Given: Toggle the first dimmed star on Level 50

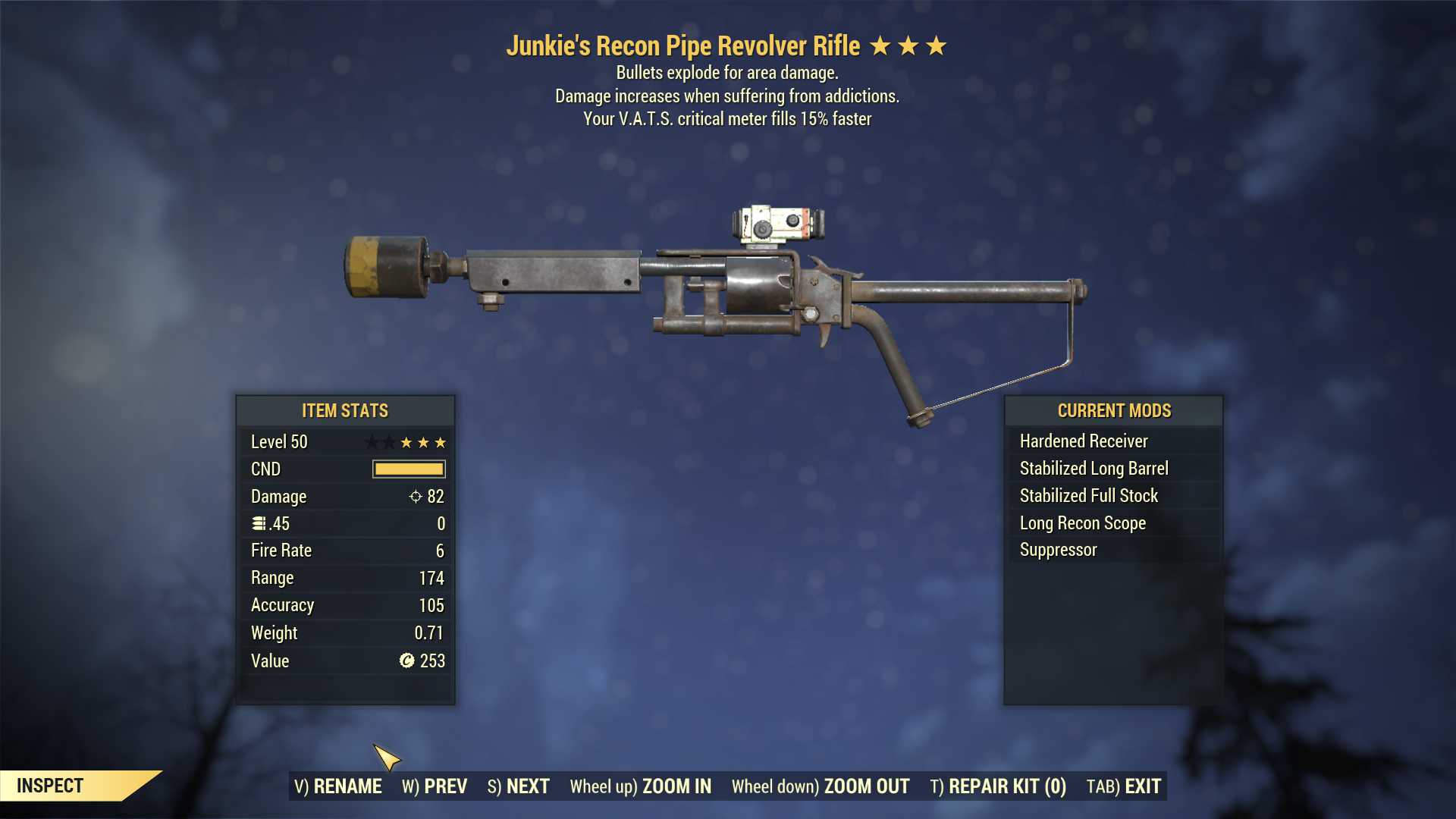Looking at the screenshot, I should tap(373, 441).
